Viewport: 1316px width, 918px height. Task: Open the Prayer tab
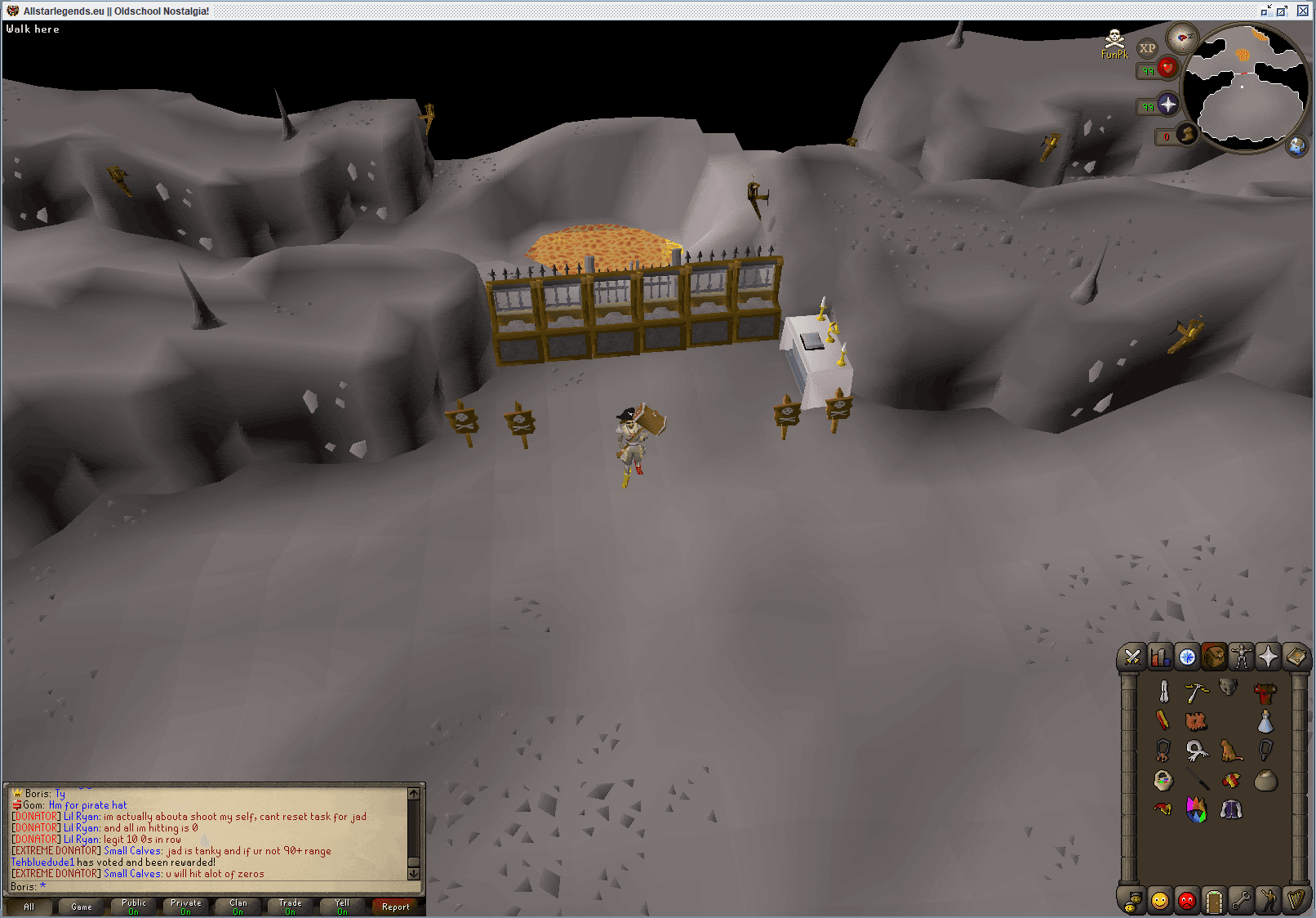1268,657
